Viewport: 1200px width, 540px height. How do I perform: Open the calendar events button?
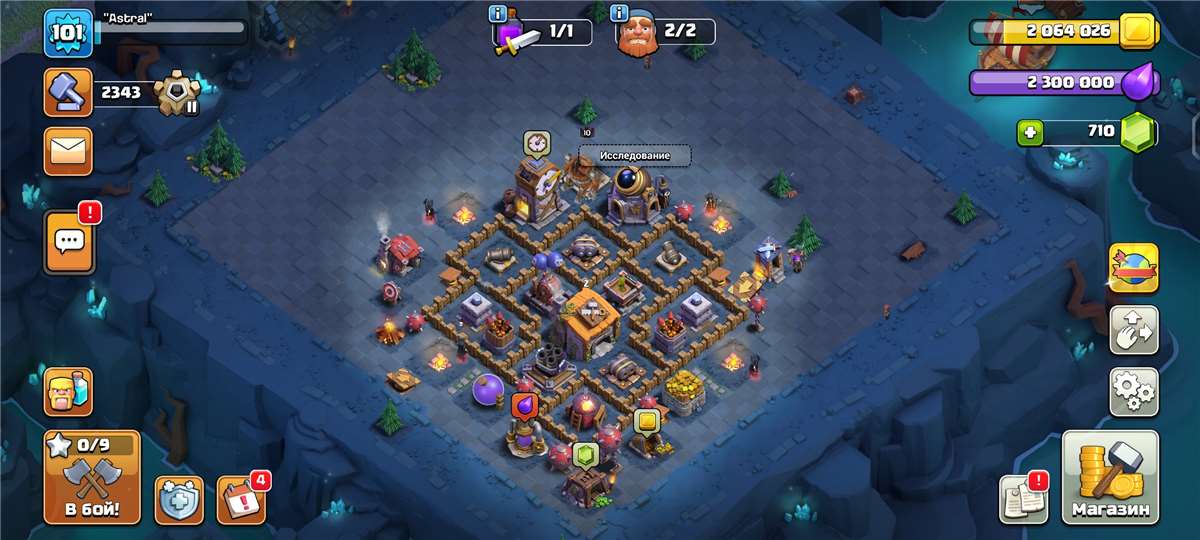241,499
